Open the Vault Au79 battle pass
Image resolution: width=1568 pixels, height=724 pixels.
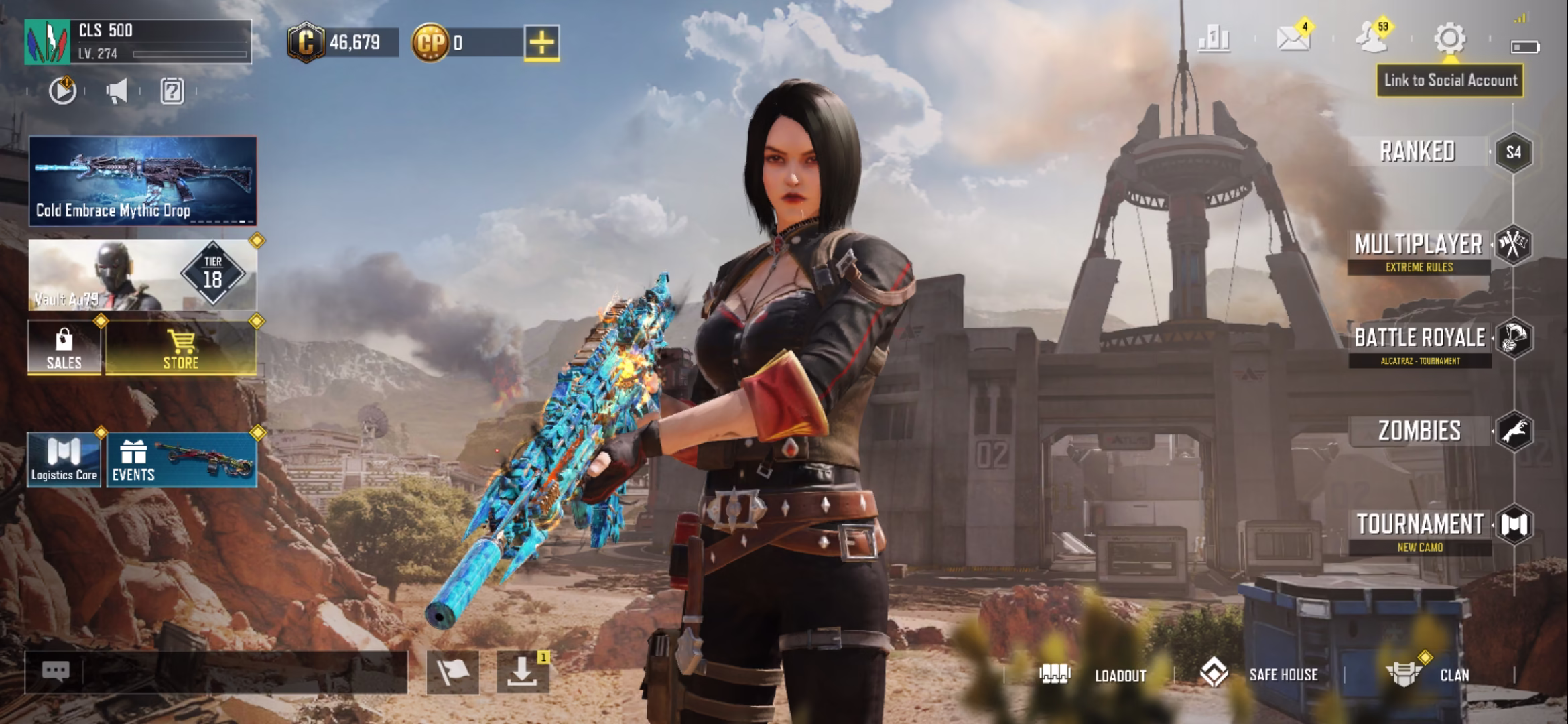tap(143, 275)
